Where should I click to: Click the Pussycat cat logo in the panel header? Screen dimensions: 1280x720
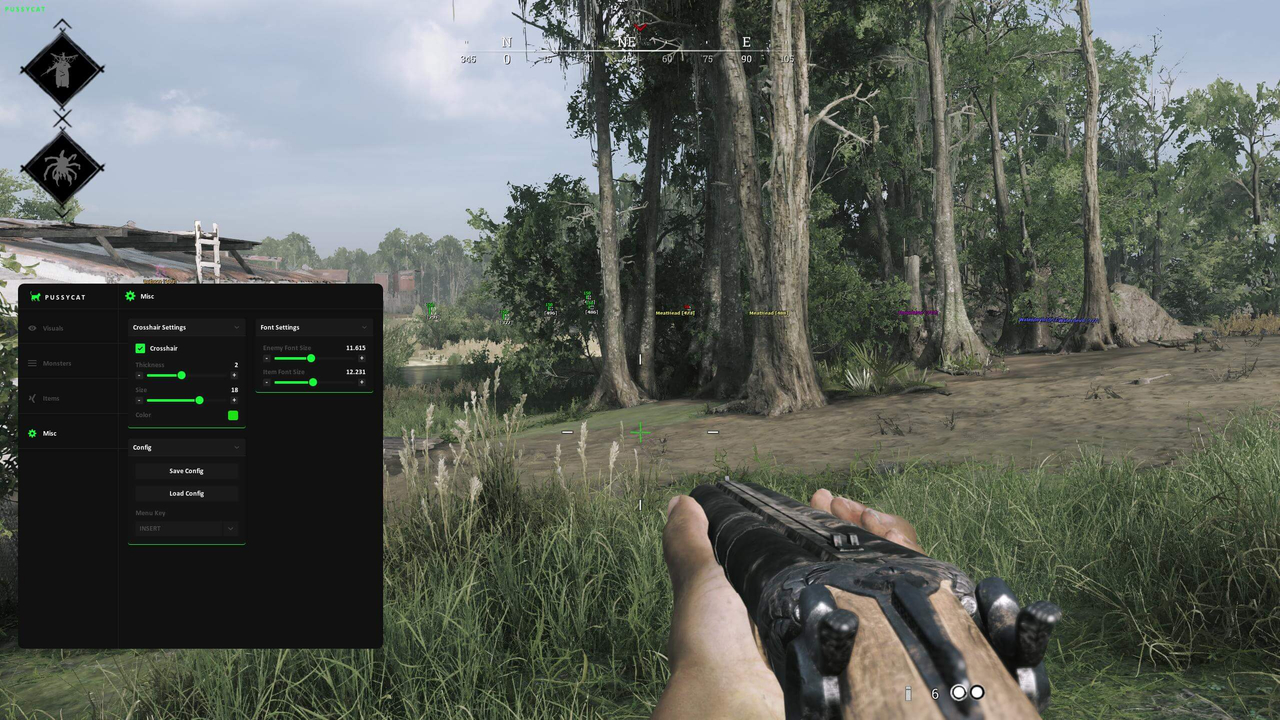click(x=35, y=297)
